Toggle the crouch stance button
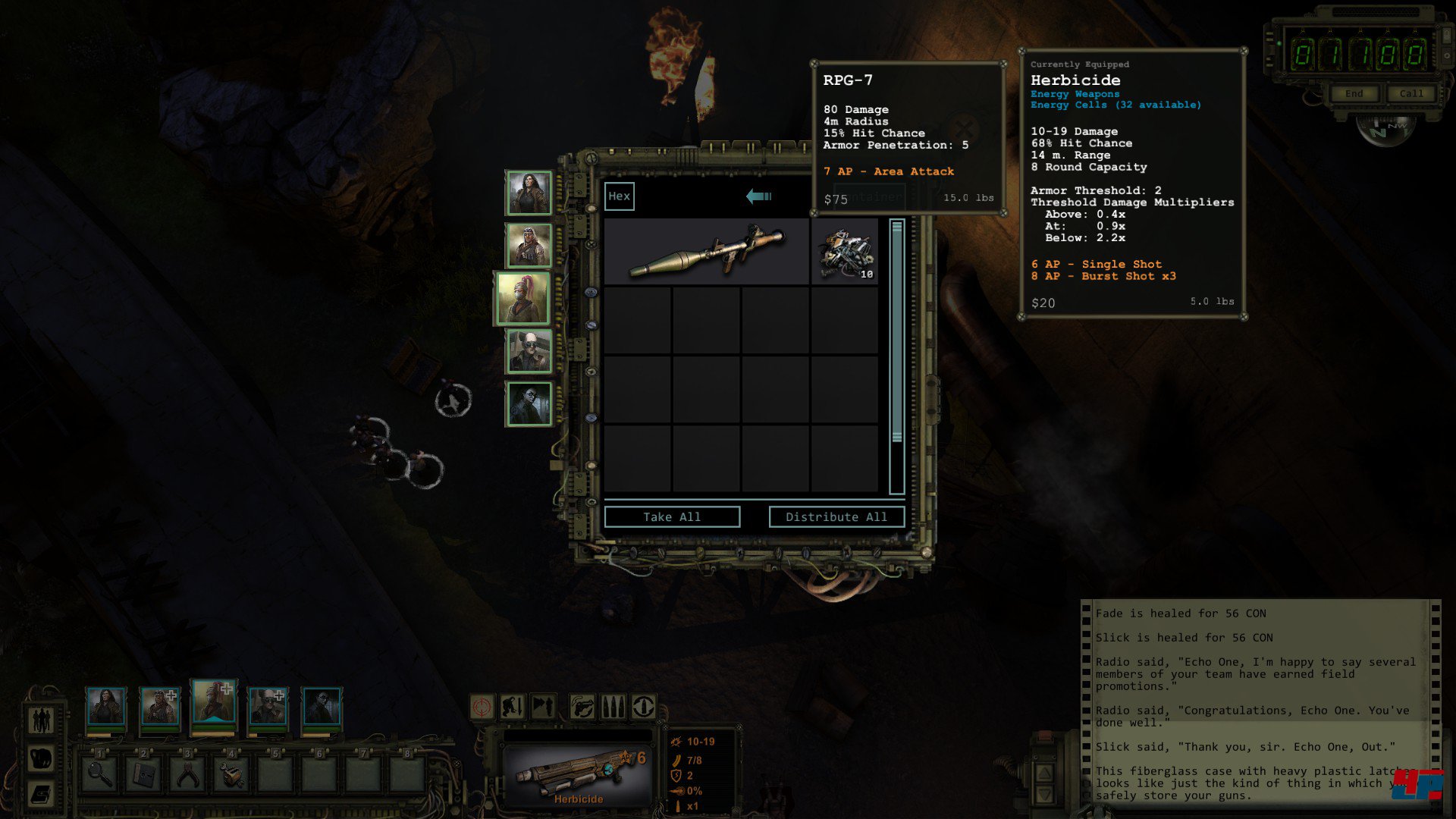This screenshot has height=819, width=1456. pos(513,708)
